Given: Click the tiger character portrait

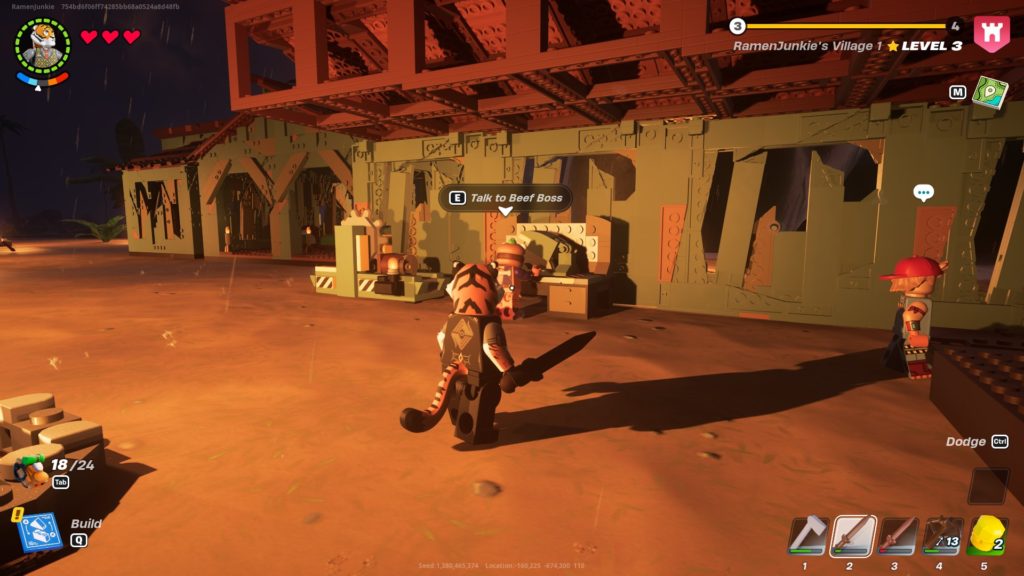Looking at the screenshot, I should pyautogui.click(x=43, y=46).
